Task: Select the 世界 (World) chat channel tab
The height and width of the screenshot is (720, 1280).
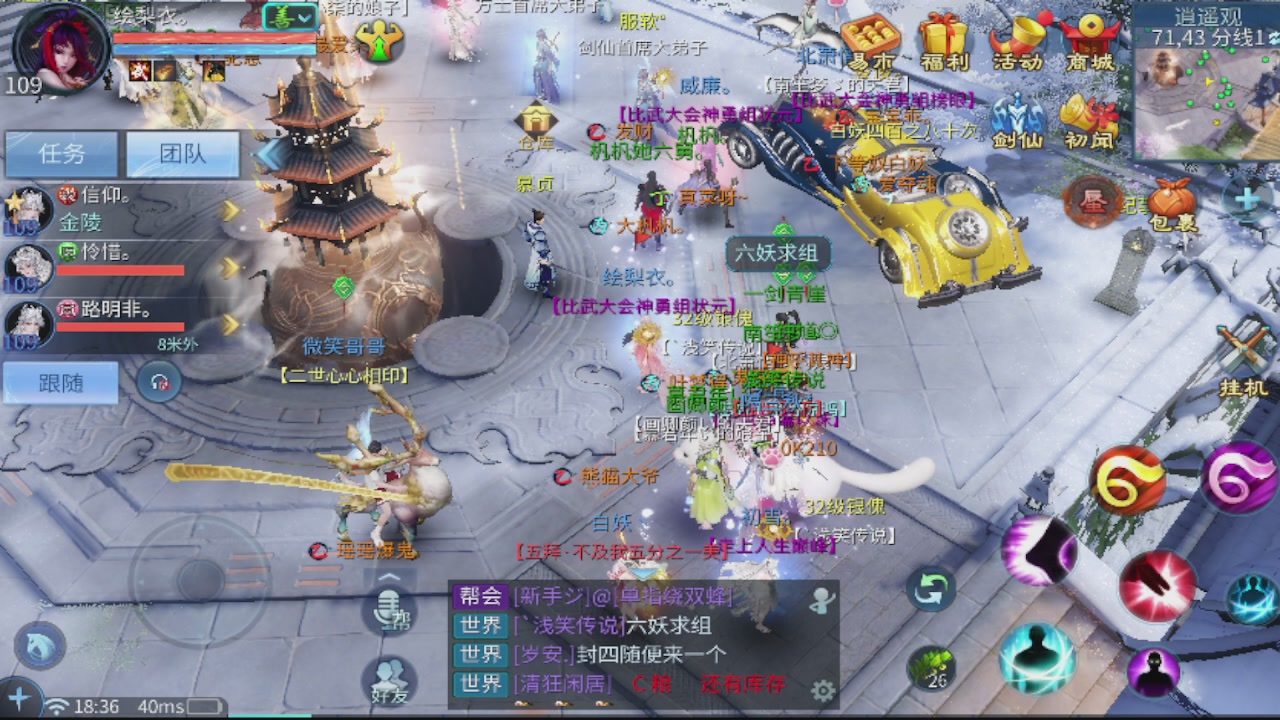Action: pos(480,626)
